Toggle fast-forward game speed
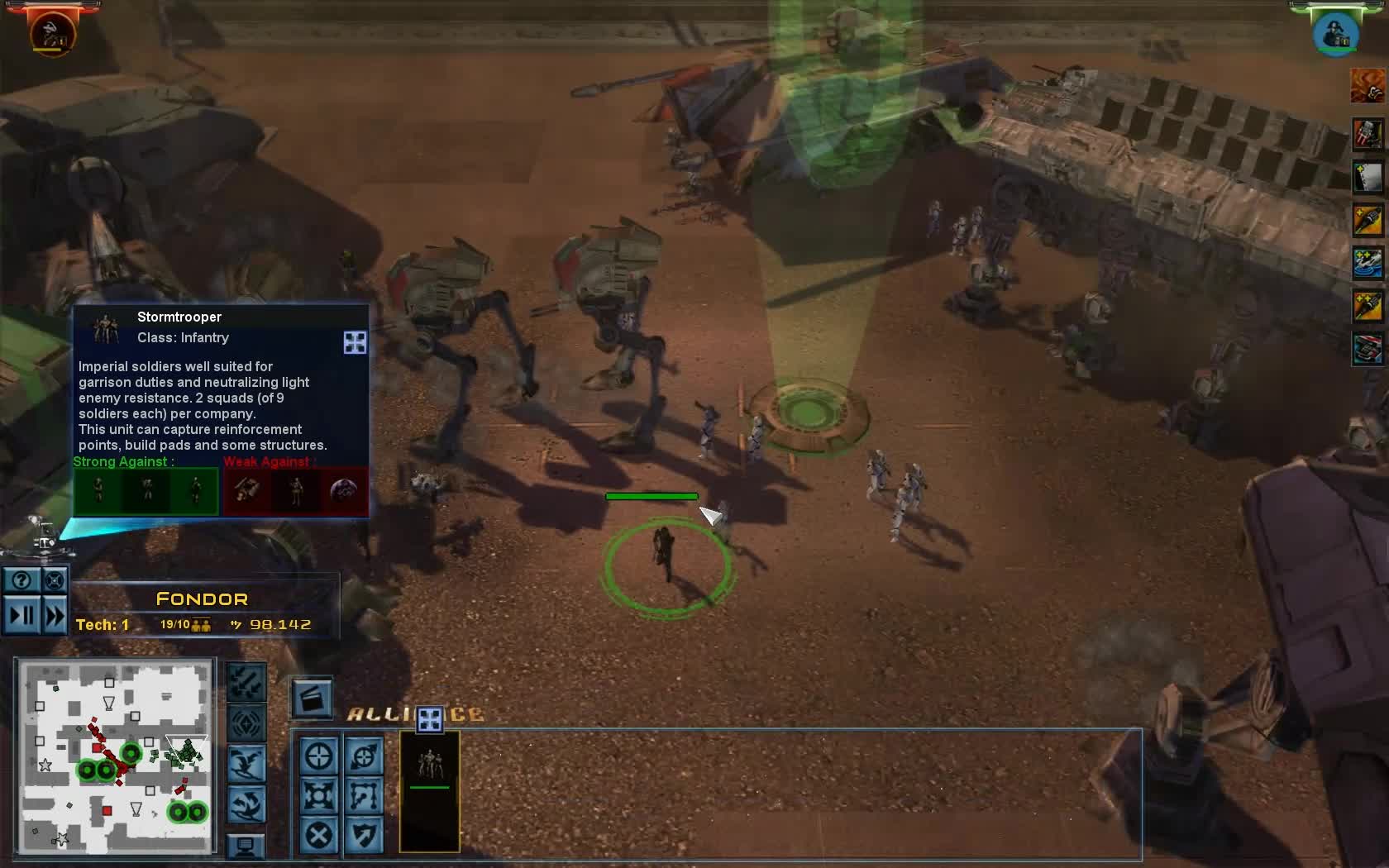The height and width of the screenshot is (868, 1389). (53, 615)
